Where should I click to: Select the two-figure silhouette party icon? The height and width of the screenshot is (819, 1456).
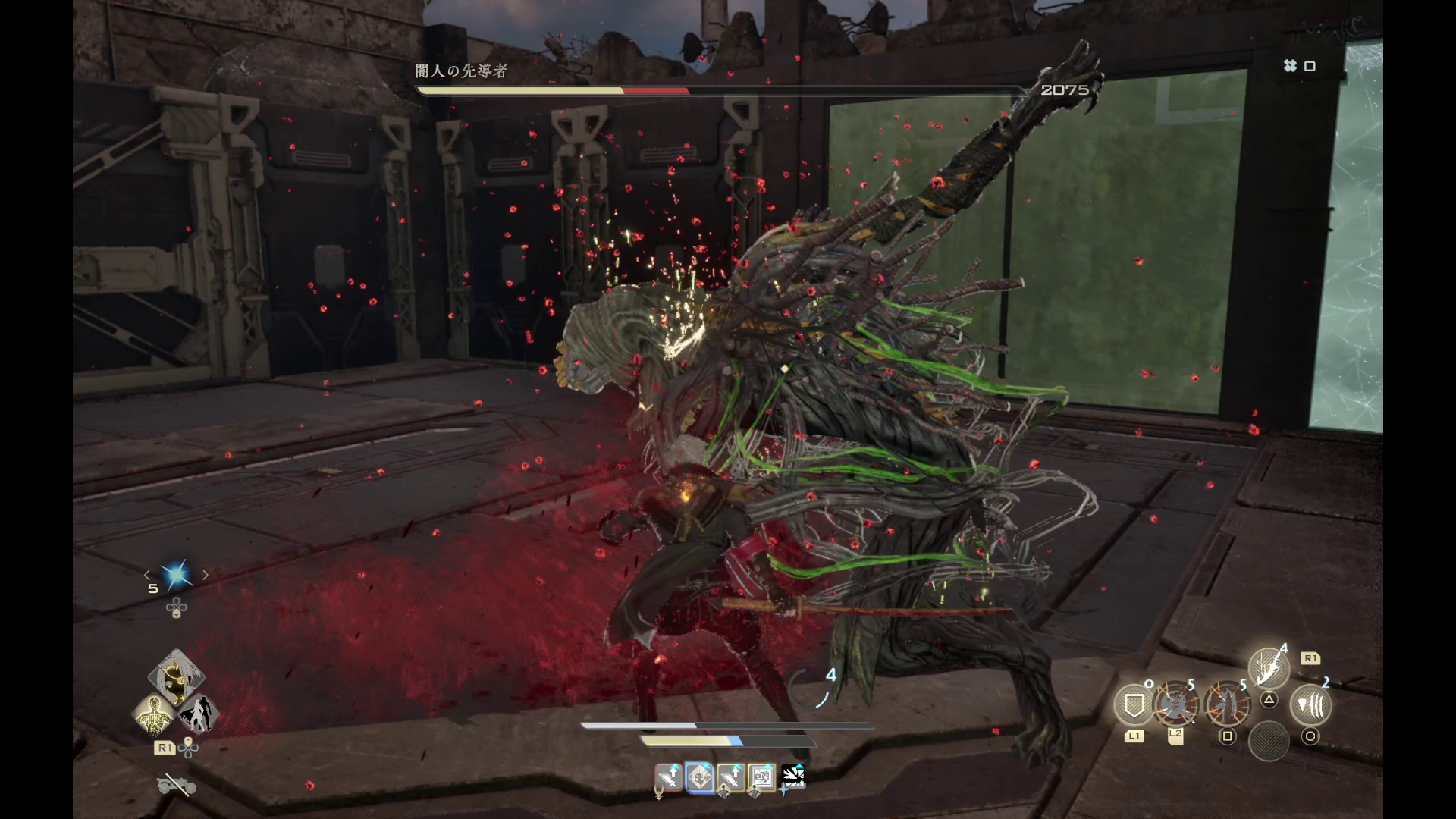(199, 714)
